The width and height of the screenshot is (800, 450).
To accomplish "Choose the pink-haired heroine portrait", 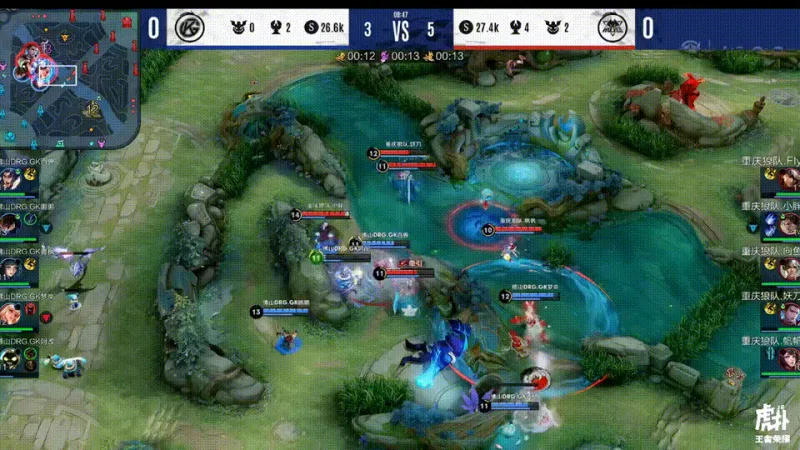I will point(11,314).
